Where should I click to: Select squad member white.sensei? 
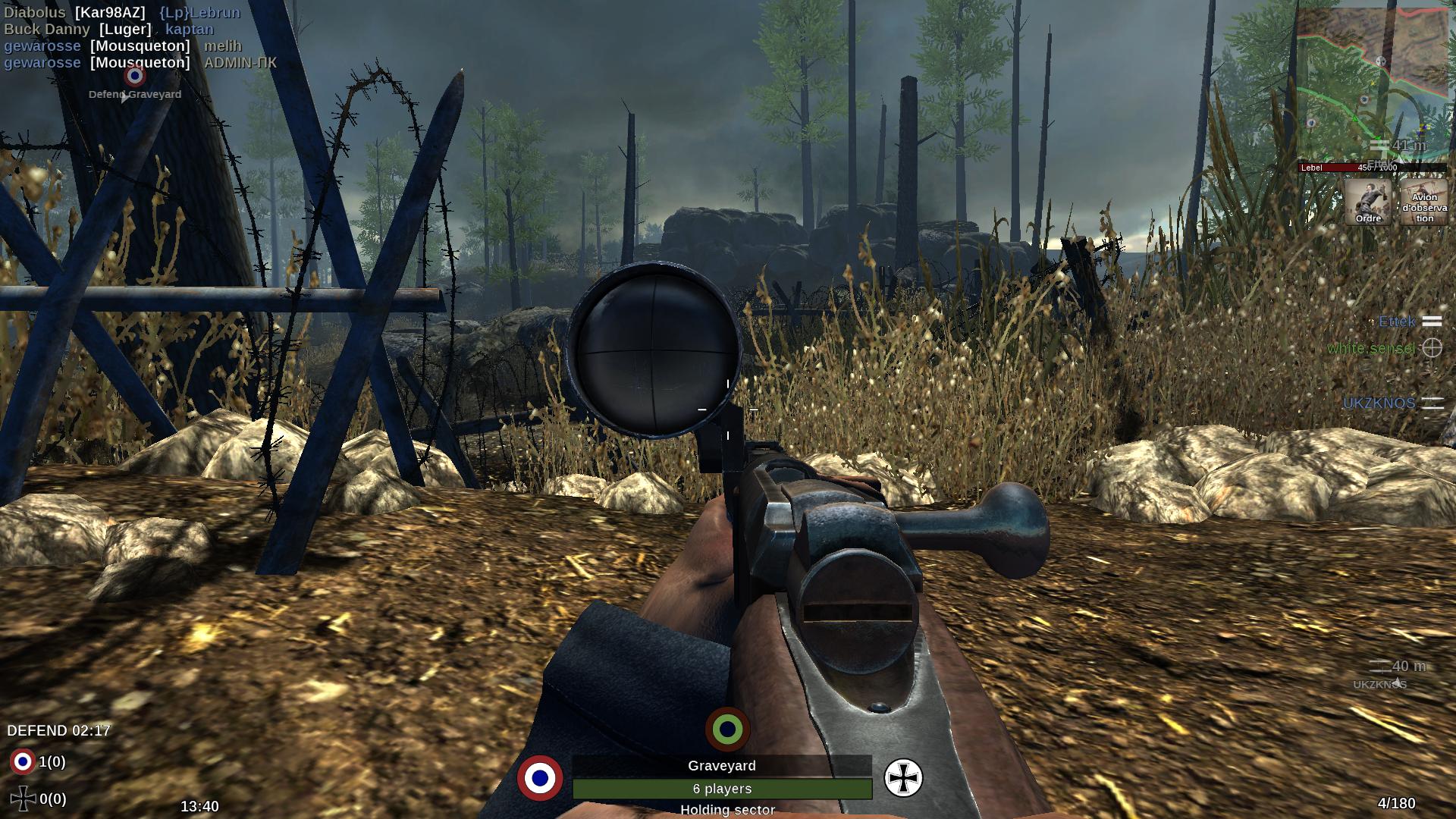point(1371,348)
